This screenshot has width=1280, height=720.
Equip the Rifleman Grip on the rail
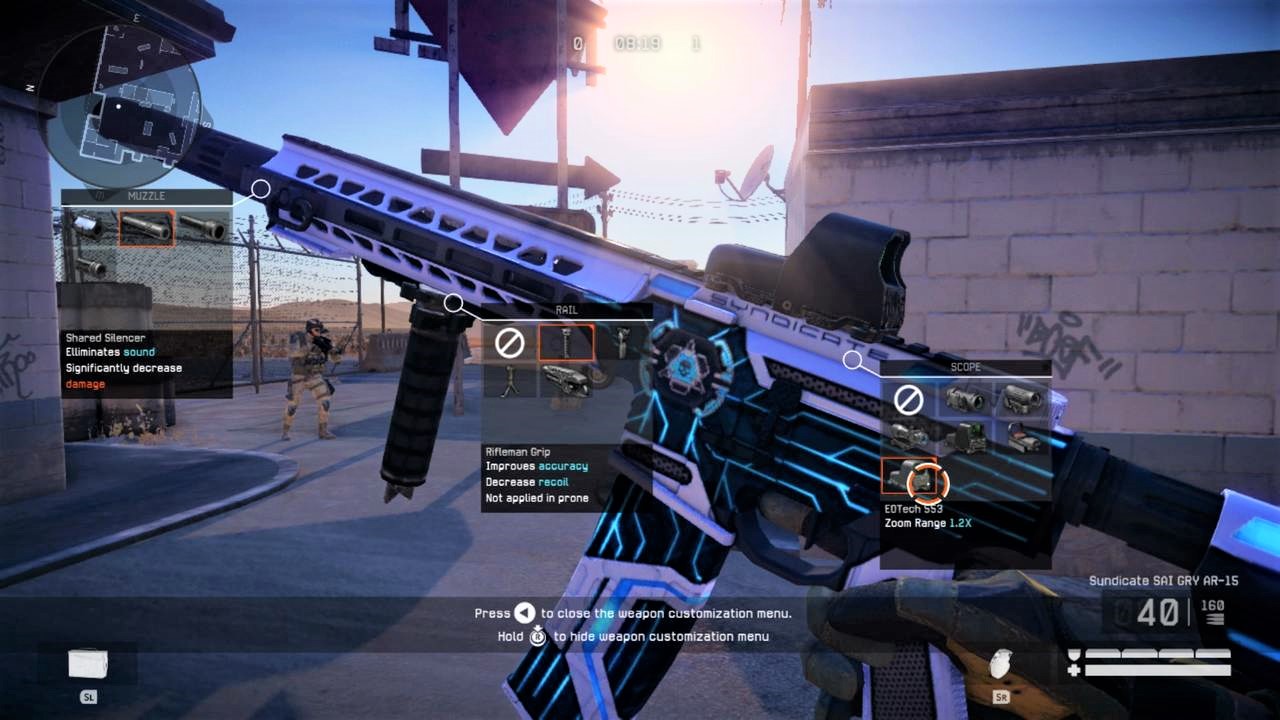567,342
